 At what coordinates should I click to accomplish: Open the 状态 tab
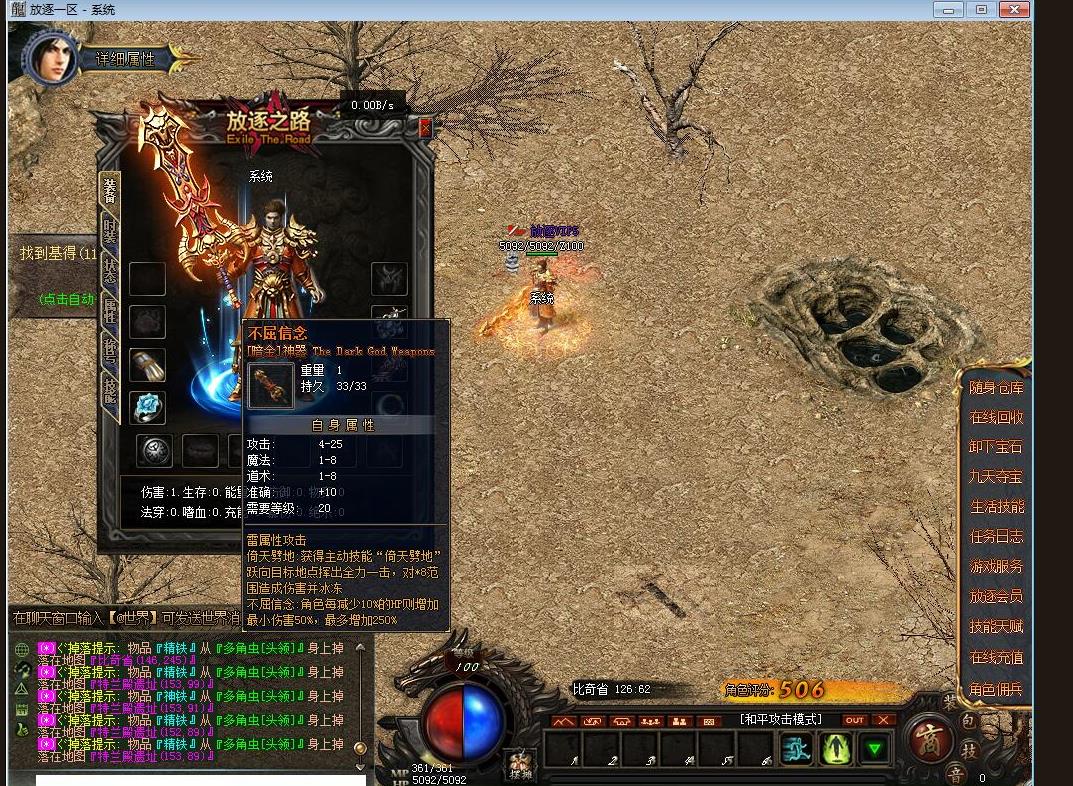[109, 274]
